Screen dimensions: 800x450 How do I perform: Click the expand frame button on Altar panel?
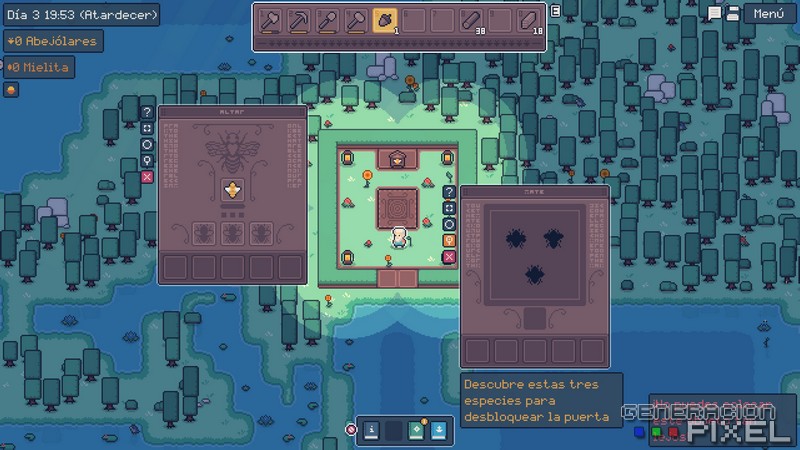[x=147, y=129]
